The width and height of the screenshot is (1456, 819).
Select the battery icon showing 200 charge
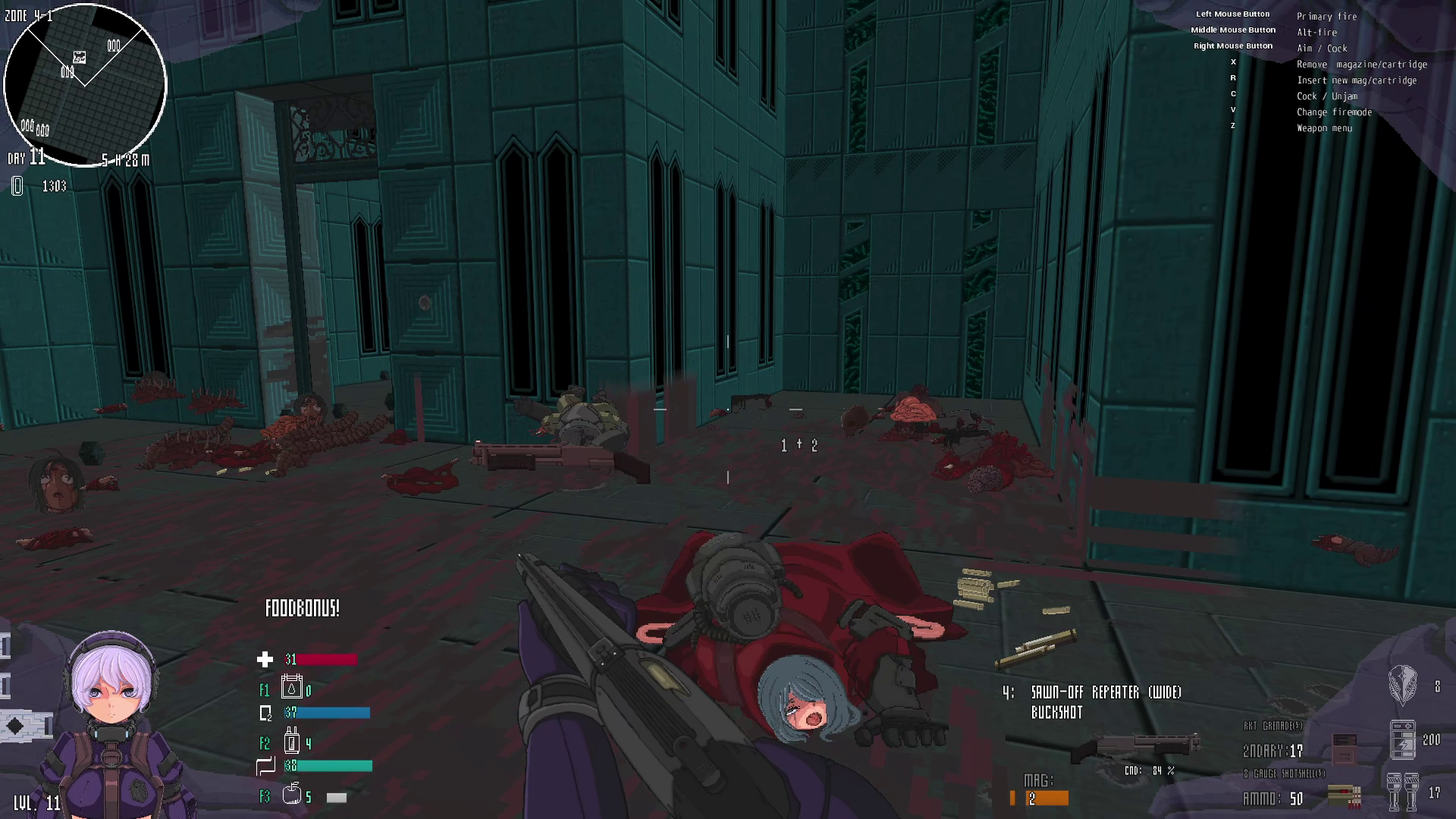tap(1403, 739)
